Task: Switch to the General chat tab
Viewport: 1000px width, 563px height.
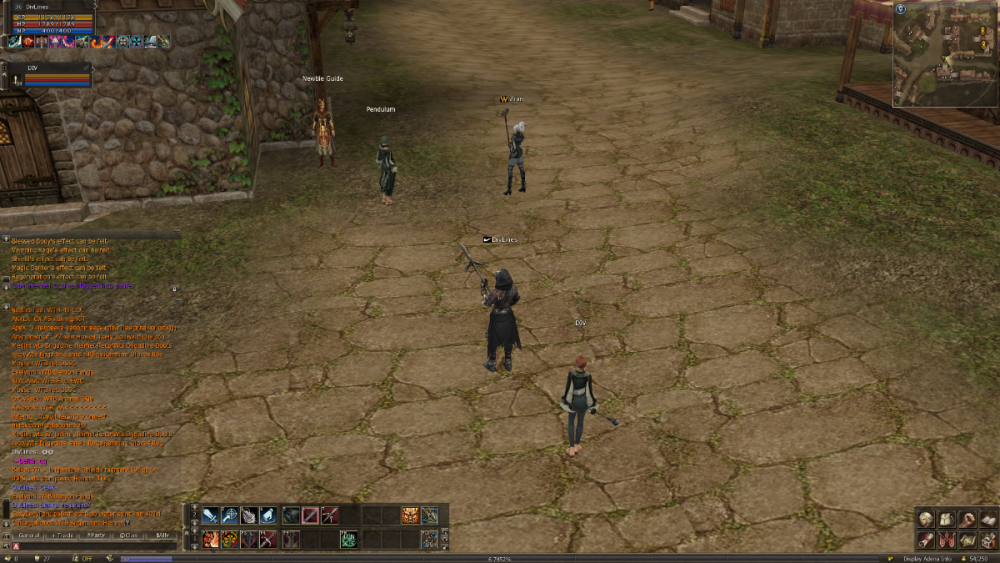Action: (x=28, y=536)
